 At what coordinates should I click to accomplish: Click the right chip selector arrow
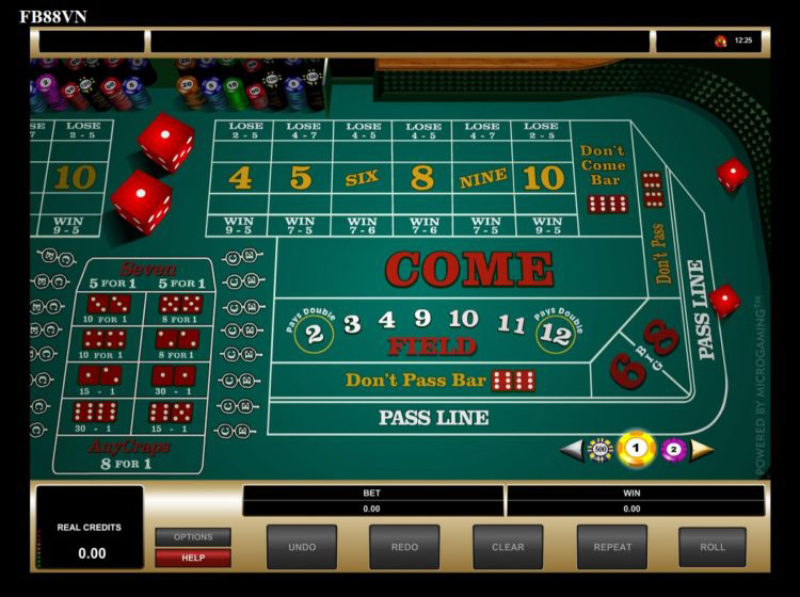coord(702,450)
